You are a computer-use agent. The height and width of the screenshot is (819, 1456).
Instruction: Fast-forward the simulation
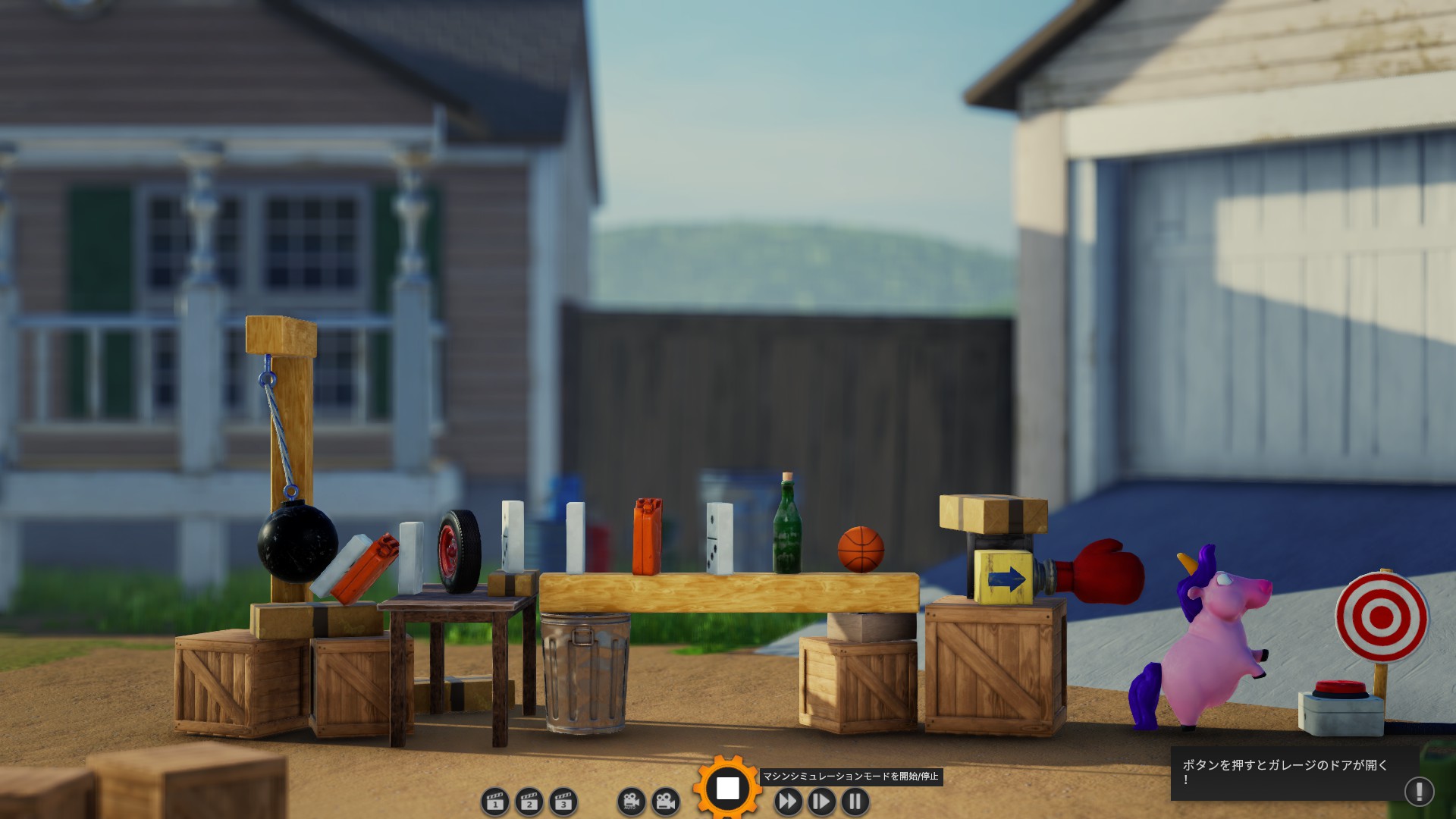coord(788,802)
